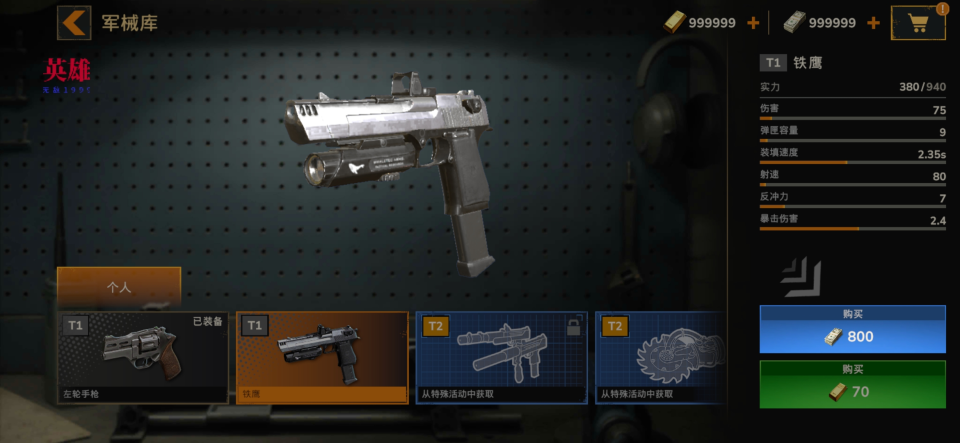Viewport: 960px width, 443px height.
Task: Buy the weapon for 70 gold
Action: coord(852,385)
